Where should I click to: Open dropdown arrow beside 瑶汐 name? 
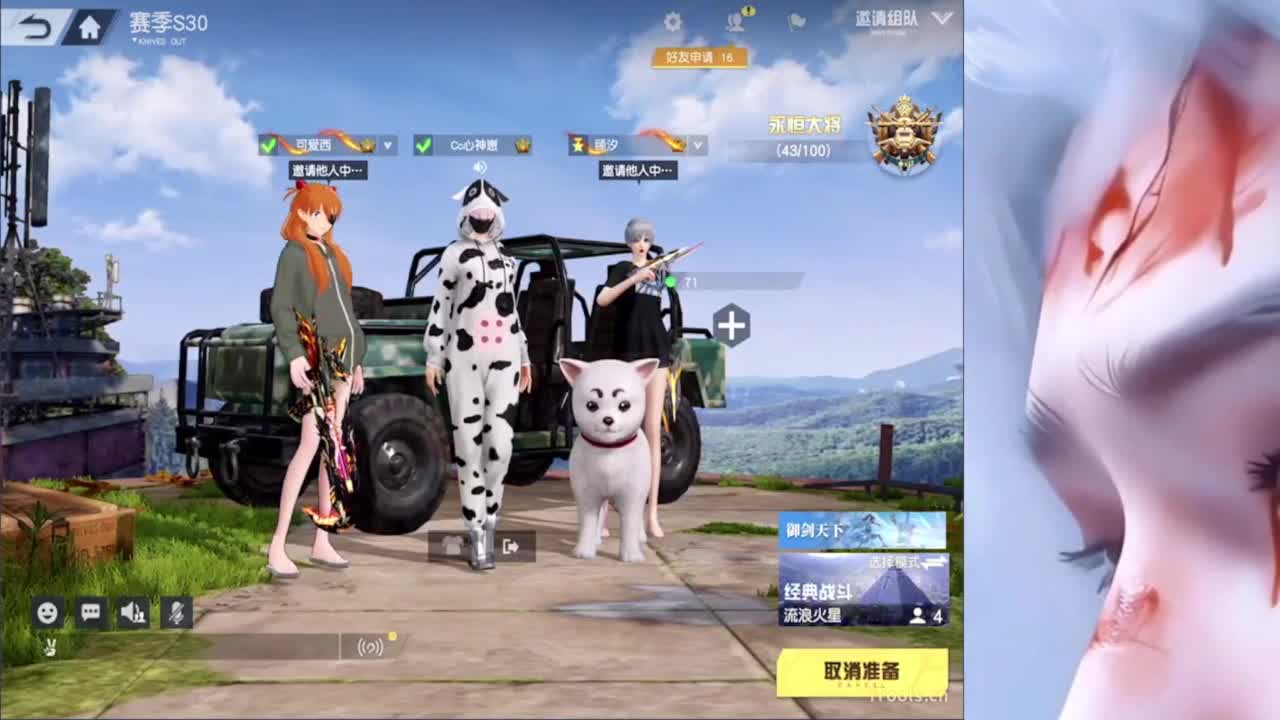click(x=698, y=145)
